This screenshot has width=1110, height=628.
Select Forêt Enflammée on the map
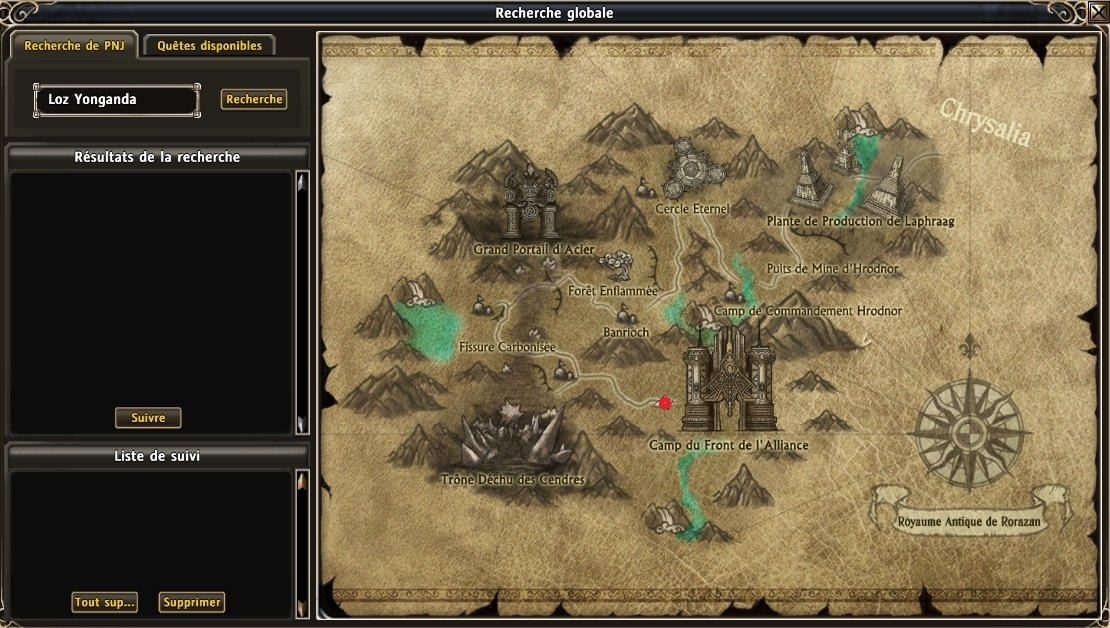pyautogui.click(x=613, y=290)
